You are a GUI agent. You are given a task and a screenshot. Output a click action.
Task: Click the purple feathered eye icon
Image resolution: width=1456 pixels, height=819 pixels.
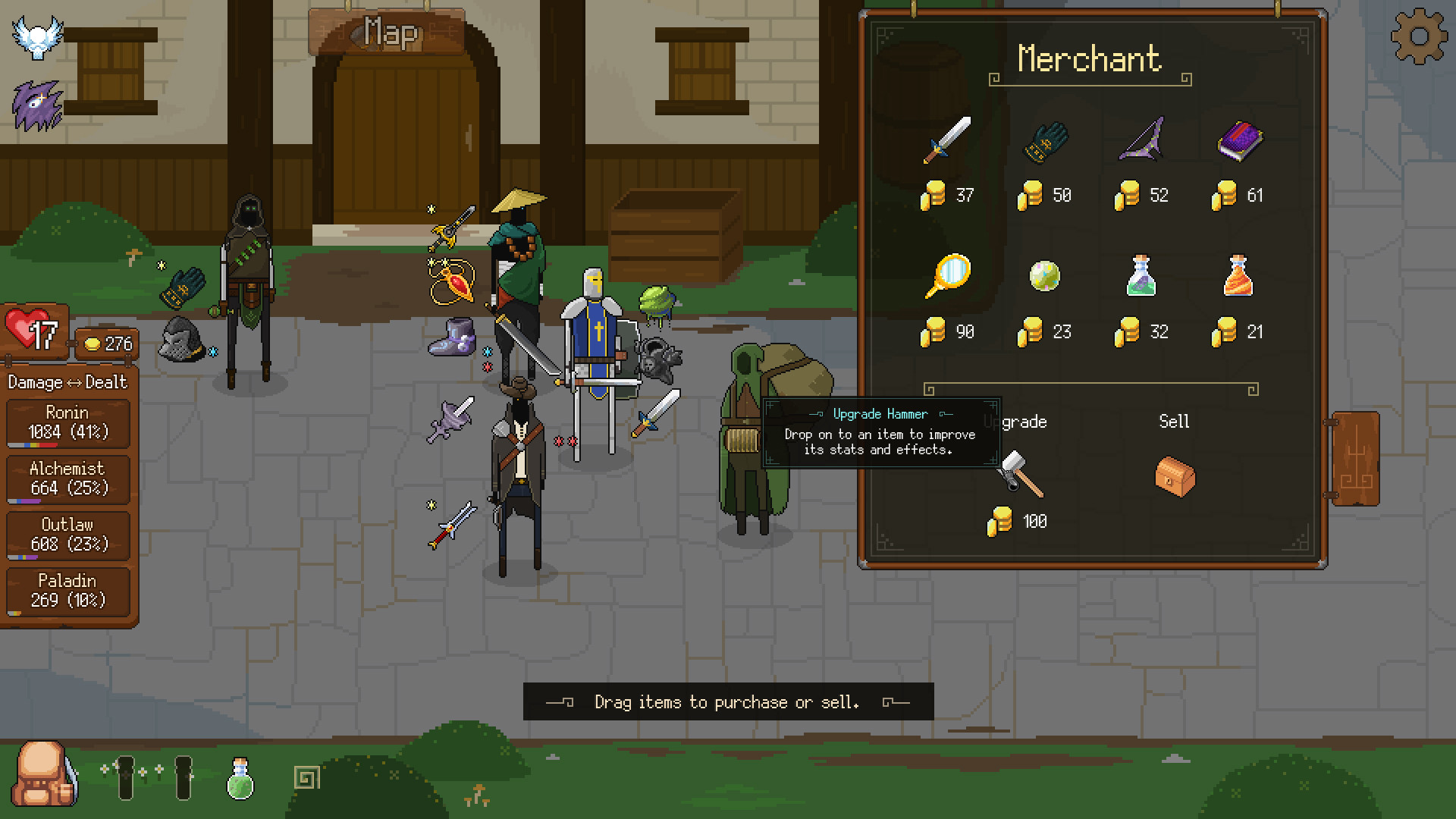(36, 105)
